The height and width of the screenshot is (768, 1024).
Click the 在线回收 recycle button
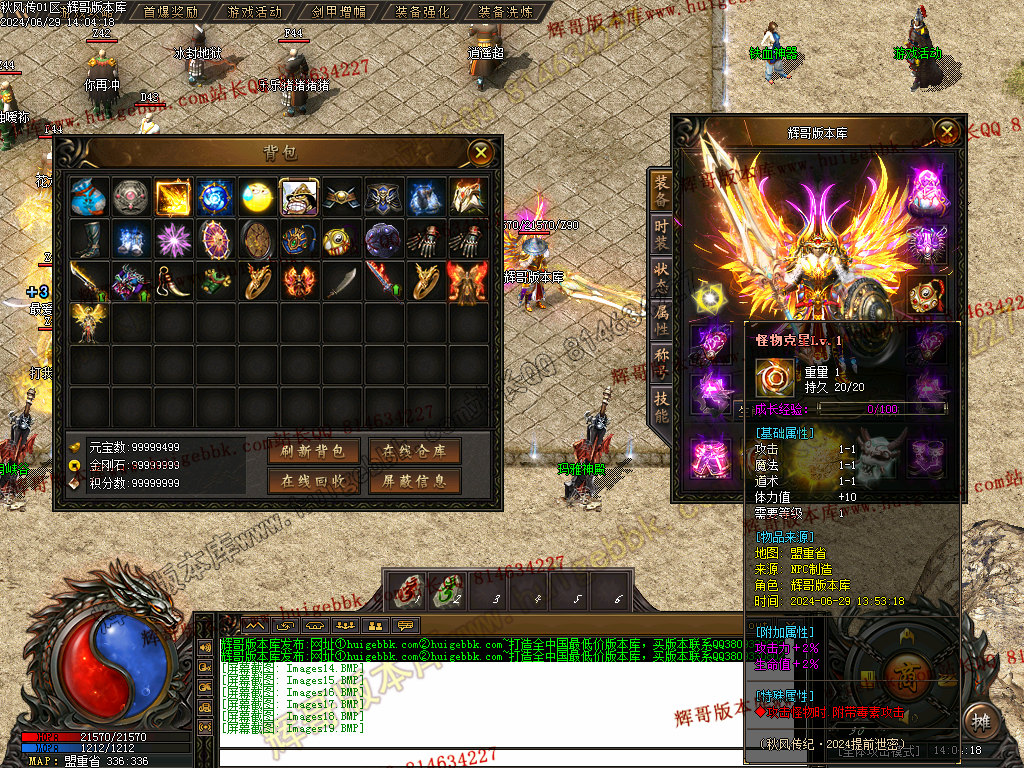(x=313, y=481)
